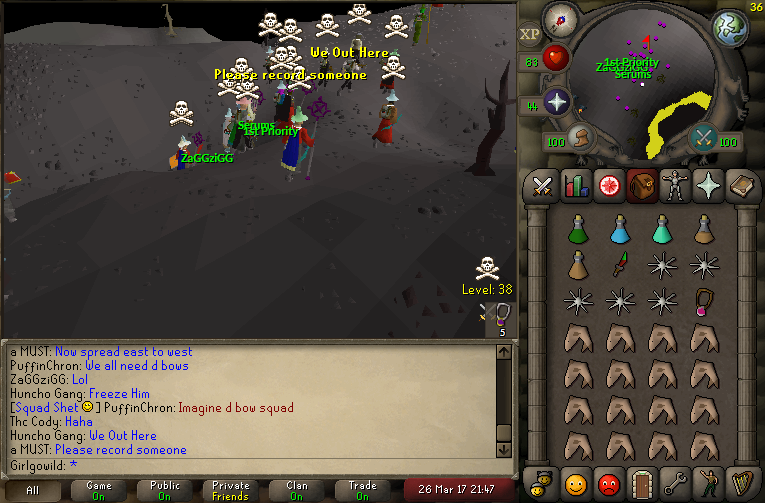Open the Magic spellbook tab

741,187
